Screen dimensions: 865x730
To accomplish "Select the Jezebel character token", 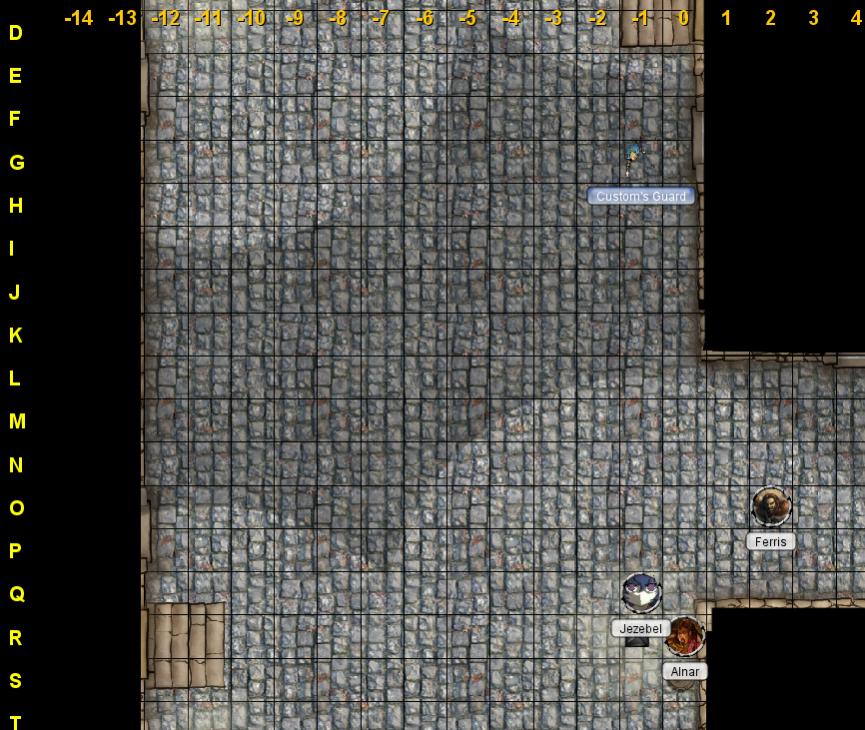I will (x=641, y=593).
